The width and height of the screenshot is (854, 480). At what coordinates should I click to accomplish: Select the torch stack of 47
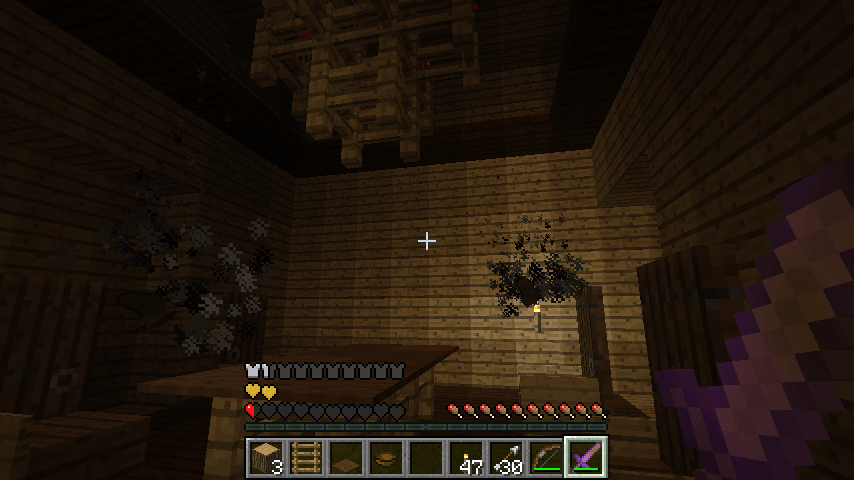point(466,458)
